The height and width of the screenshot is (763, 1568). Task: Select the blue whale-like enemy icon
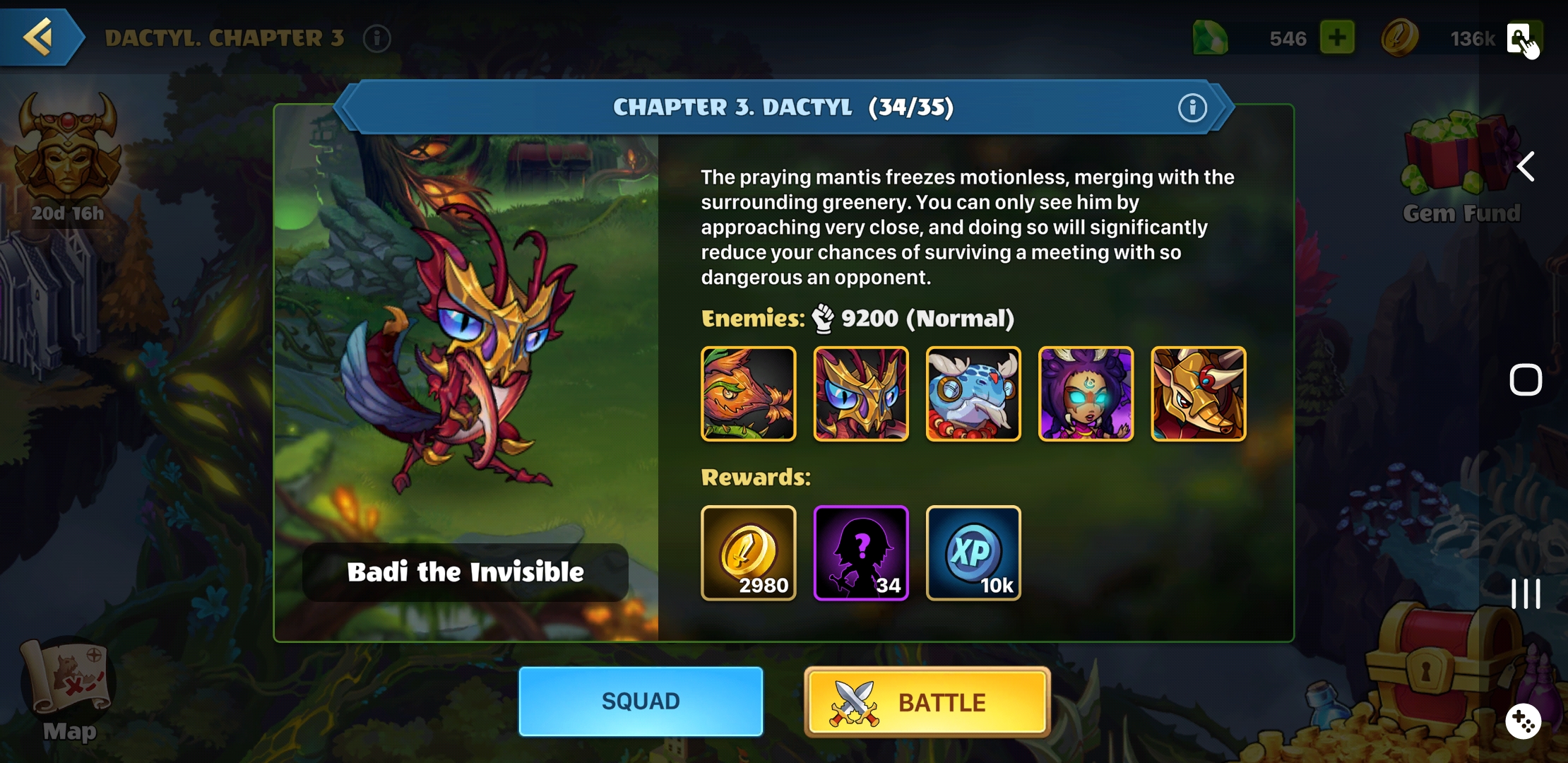pos(973,394)
